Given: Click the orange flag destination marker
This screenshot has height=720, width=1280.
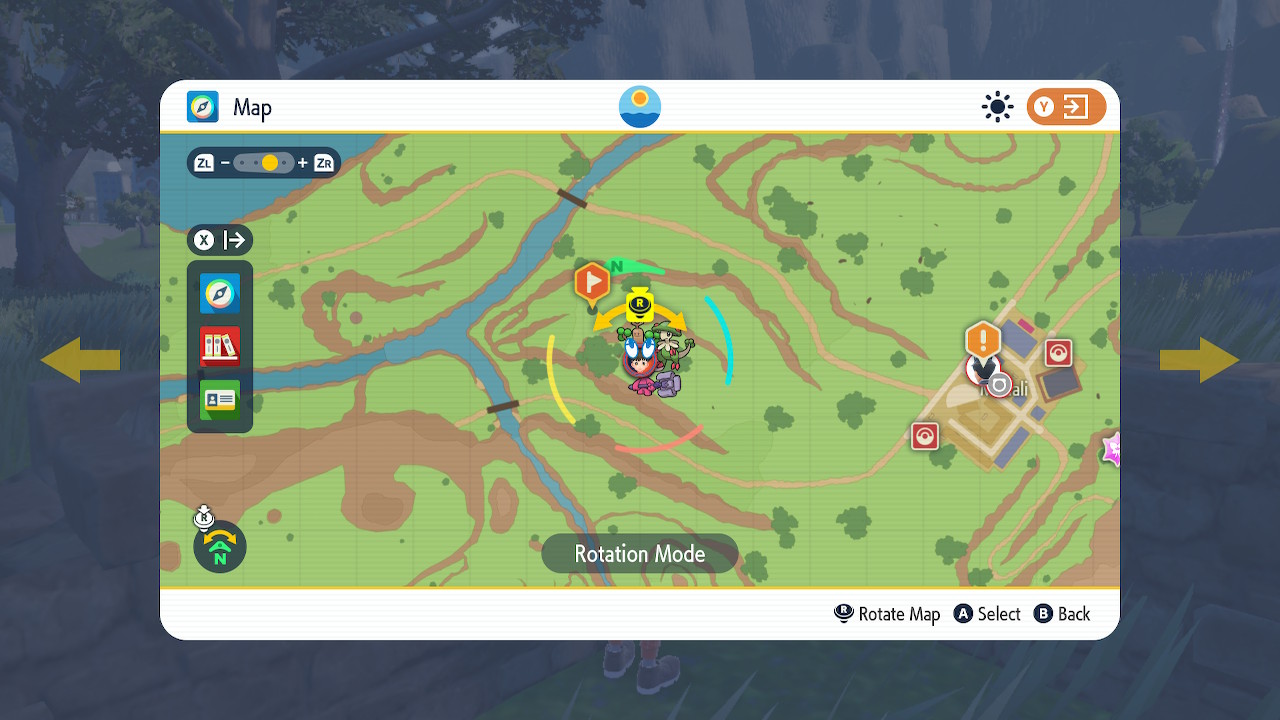Looking at the screenshot, I should point(592,283).
